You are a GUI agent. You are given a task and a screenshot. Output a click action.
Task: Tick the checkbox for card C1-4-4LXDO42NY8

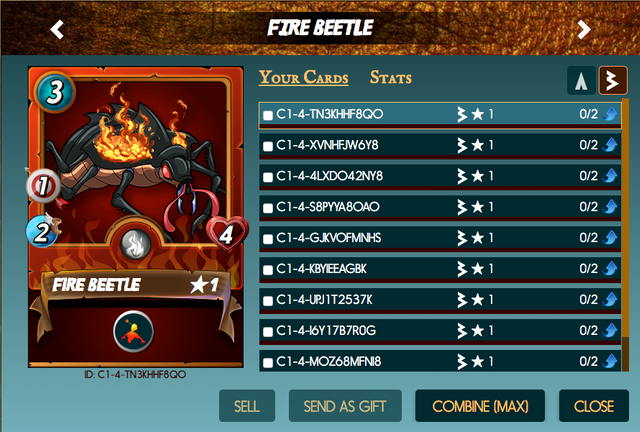268,177
